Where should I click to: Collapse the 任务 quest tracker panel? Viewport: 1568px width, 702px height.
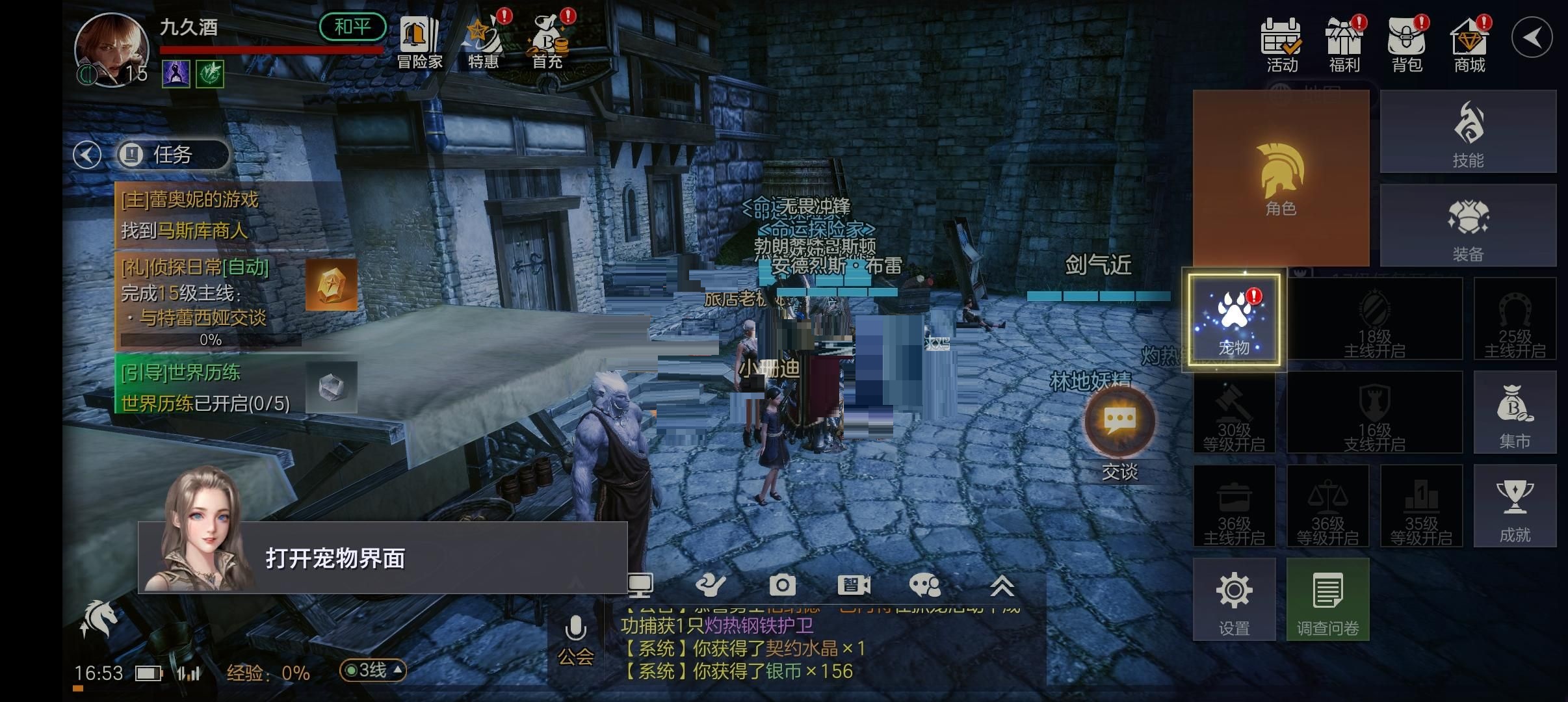click(86, 155)
